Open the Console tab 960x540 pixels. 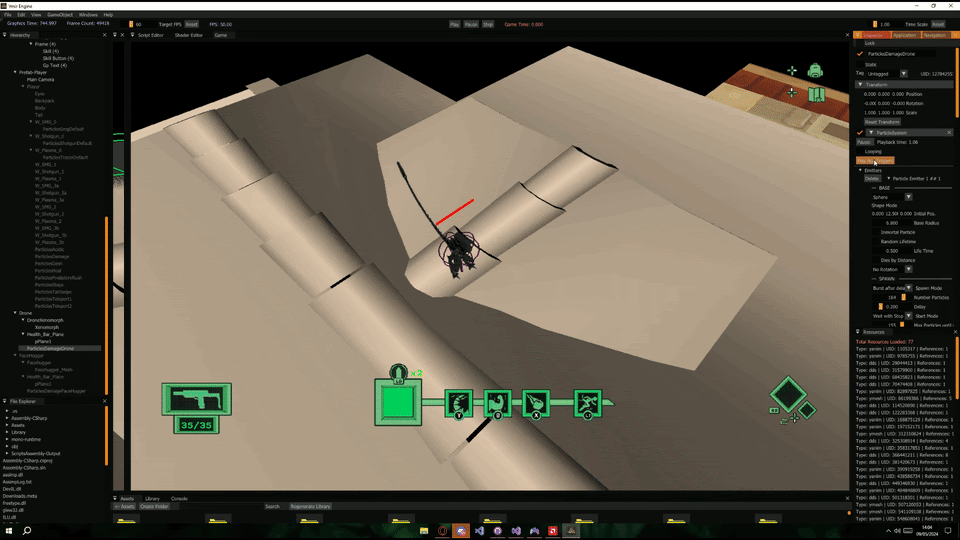coord(179,498)
